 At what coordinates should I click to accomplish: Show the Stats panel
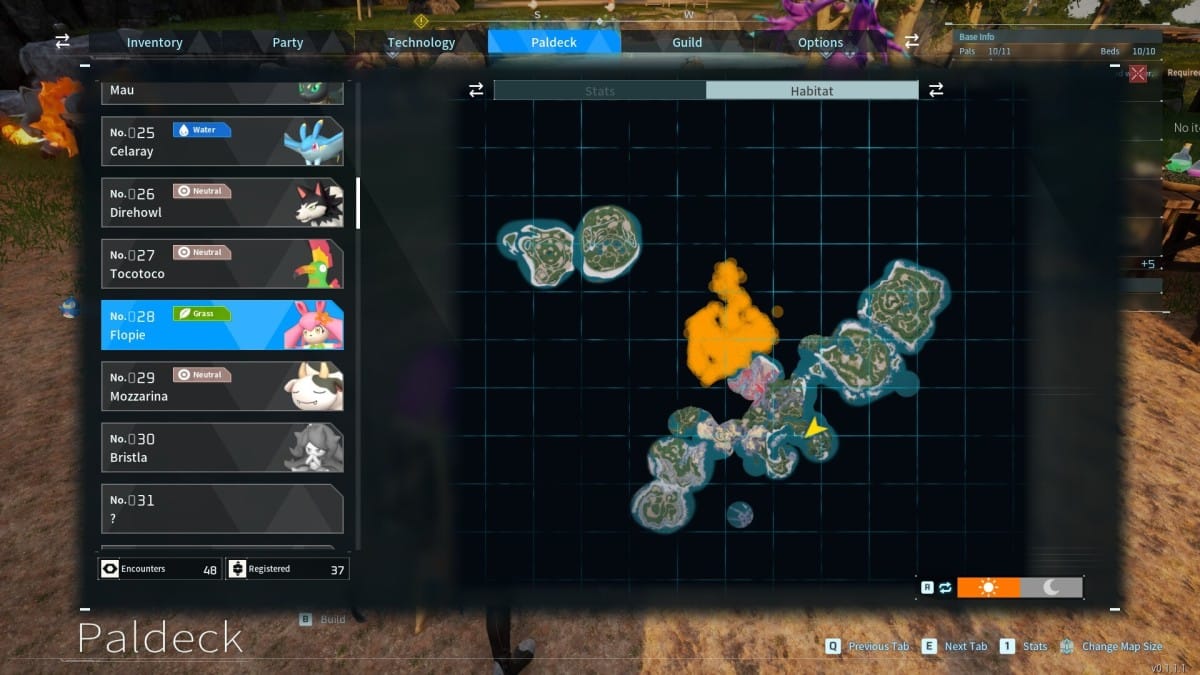[x=600, y=91]
